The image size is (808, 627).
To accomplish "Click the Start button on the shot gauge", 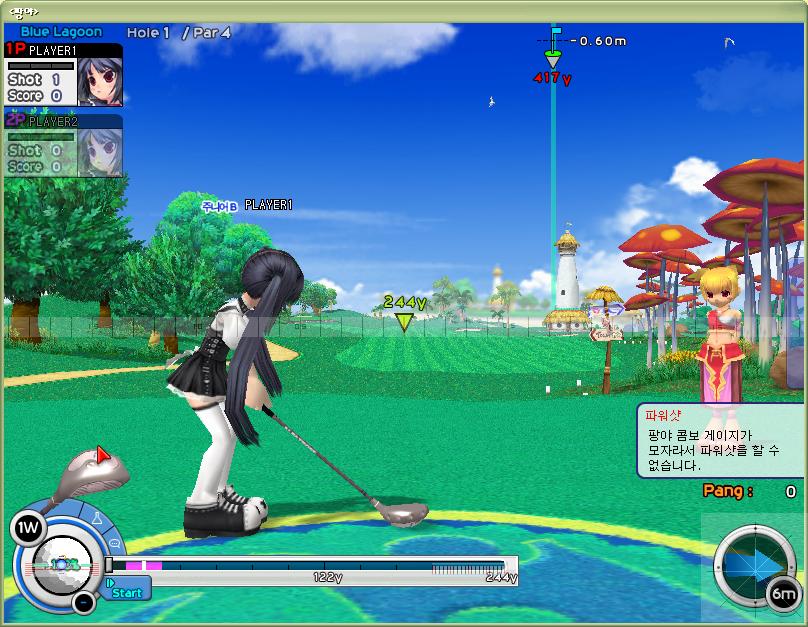I will pyautogui.click(x=125, y=590).
